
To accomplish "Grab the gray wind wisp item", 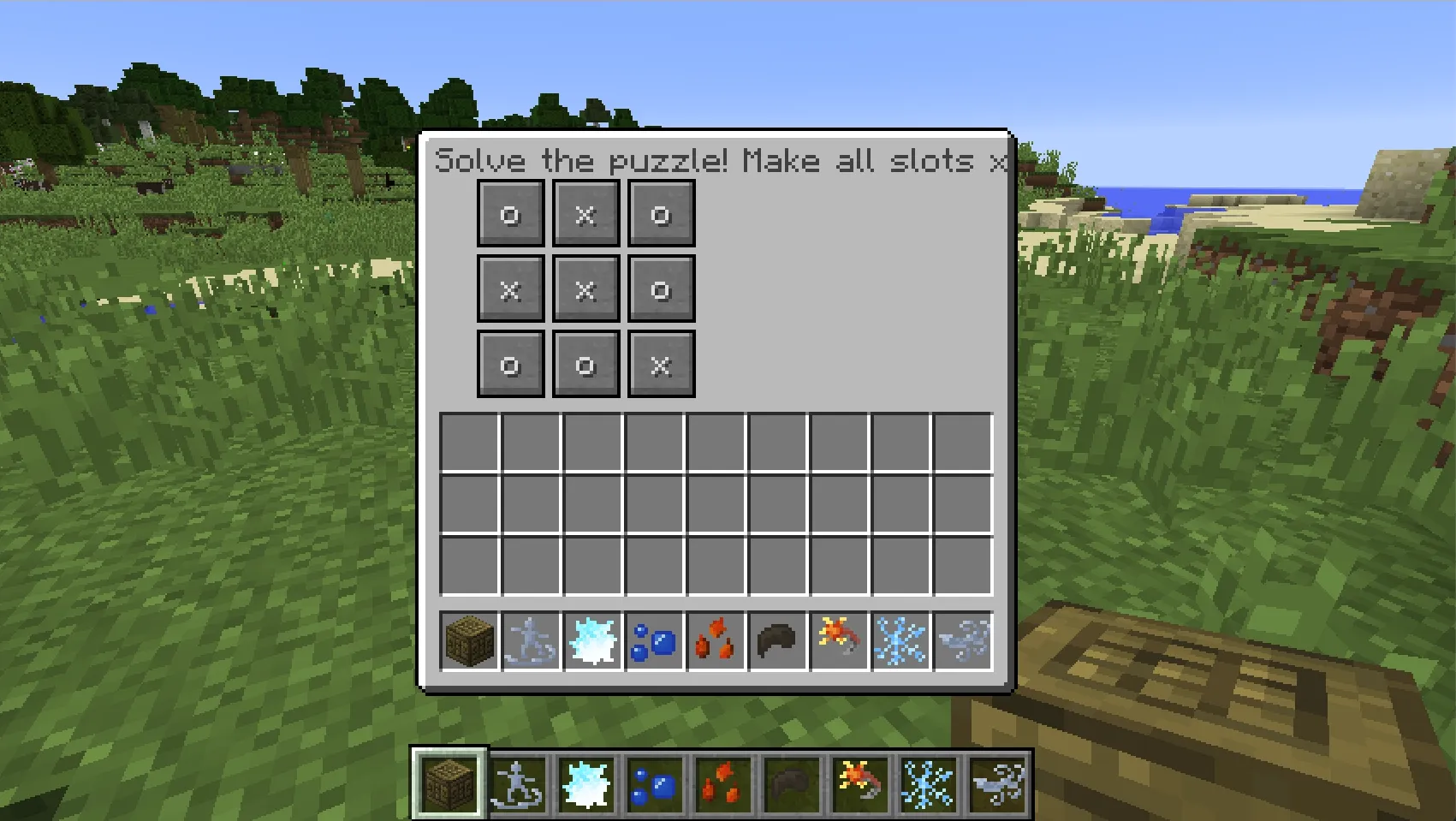I will (964, 640).
